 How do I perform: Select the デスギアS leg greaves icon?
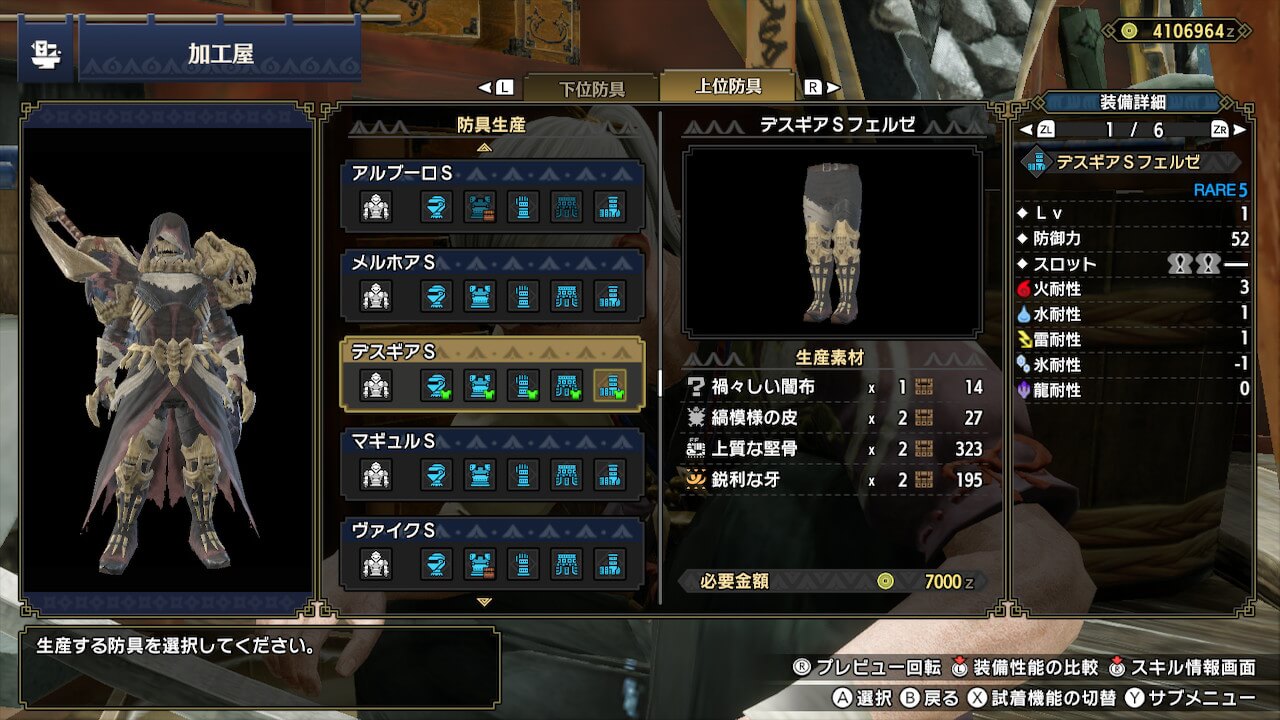610,385
